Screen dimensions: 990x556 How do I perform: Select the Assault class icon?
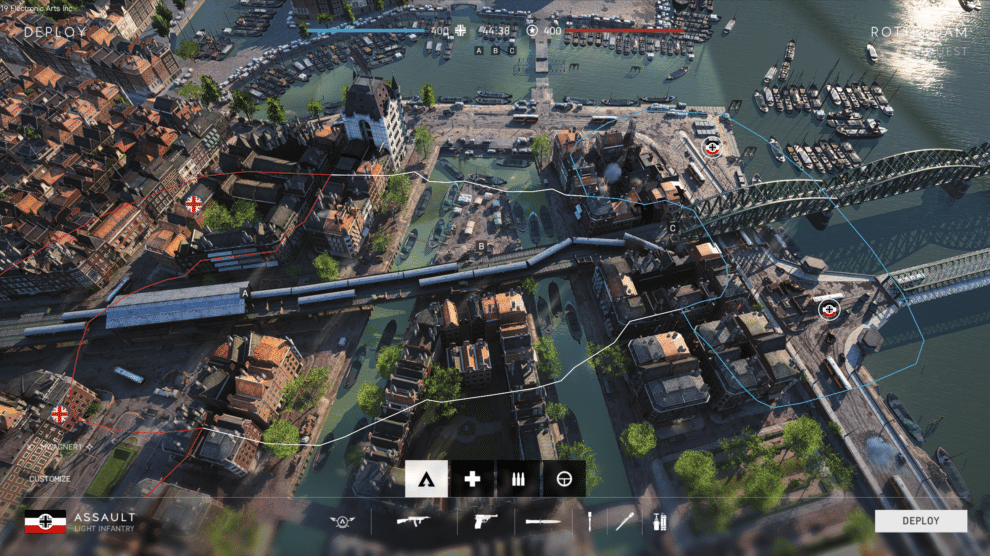click(x=426, y=479)
